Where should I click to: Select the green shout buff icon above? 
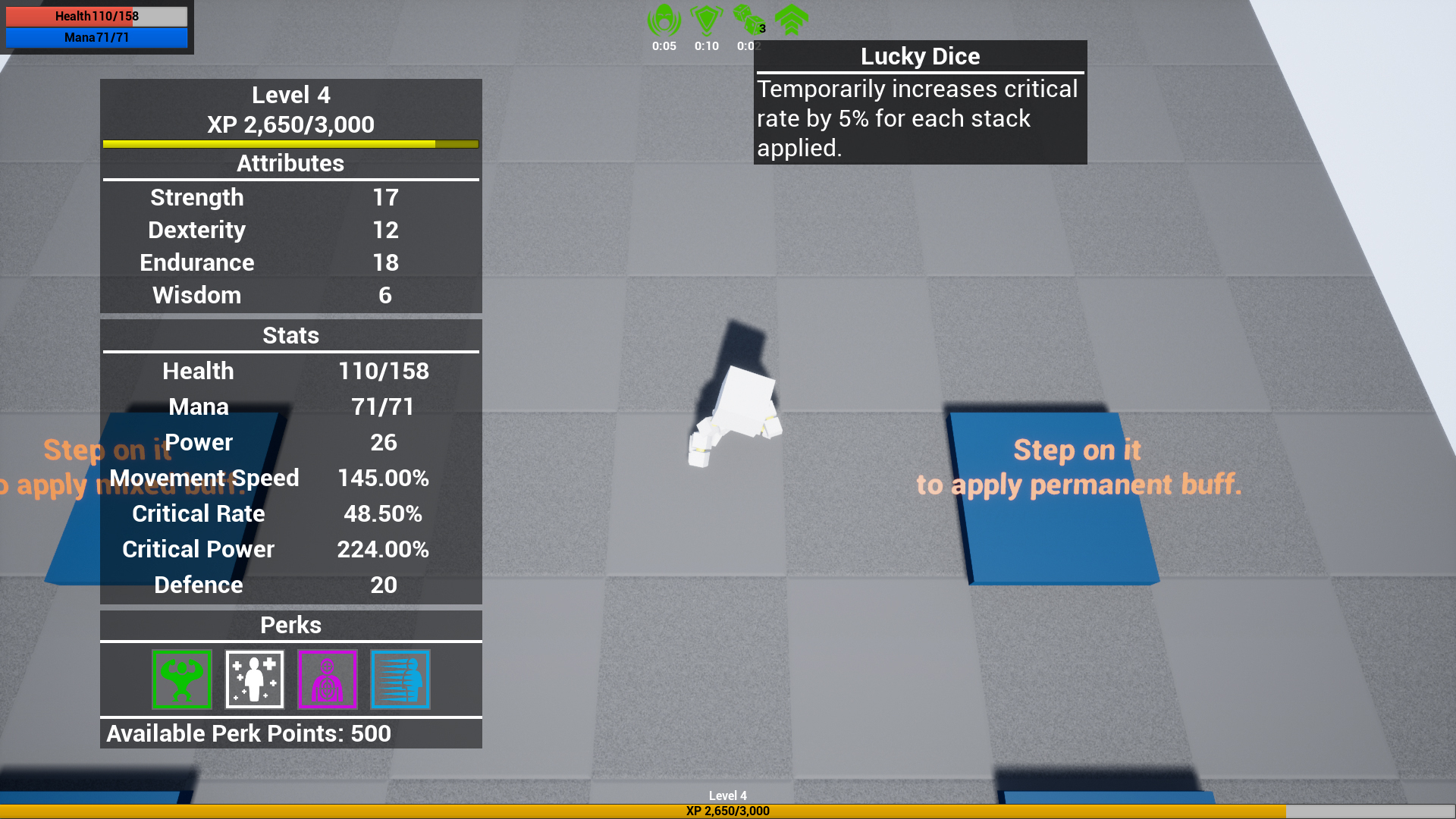pos(664,19)
